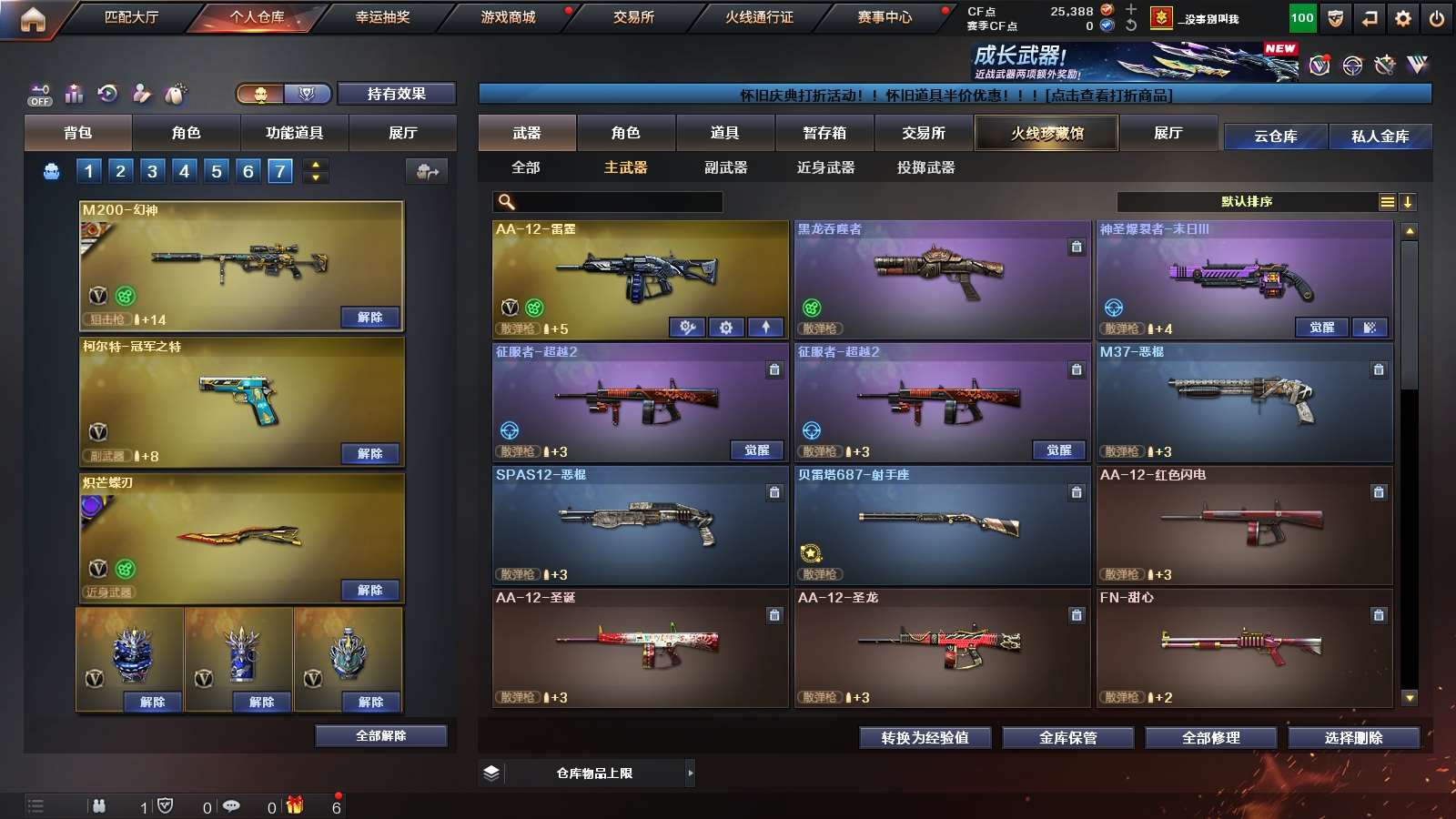Repair all with 全部修理 button
Screen dimensions: 1456x819
(1210, 738)
